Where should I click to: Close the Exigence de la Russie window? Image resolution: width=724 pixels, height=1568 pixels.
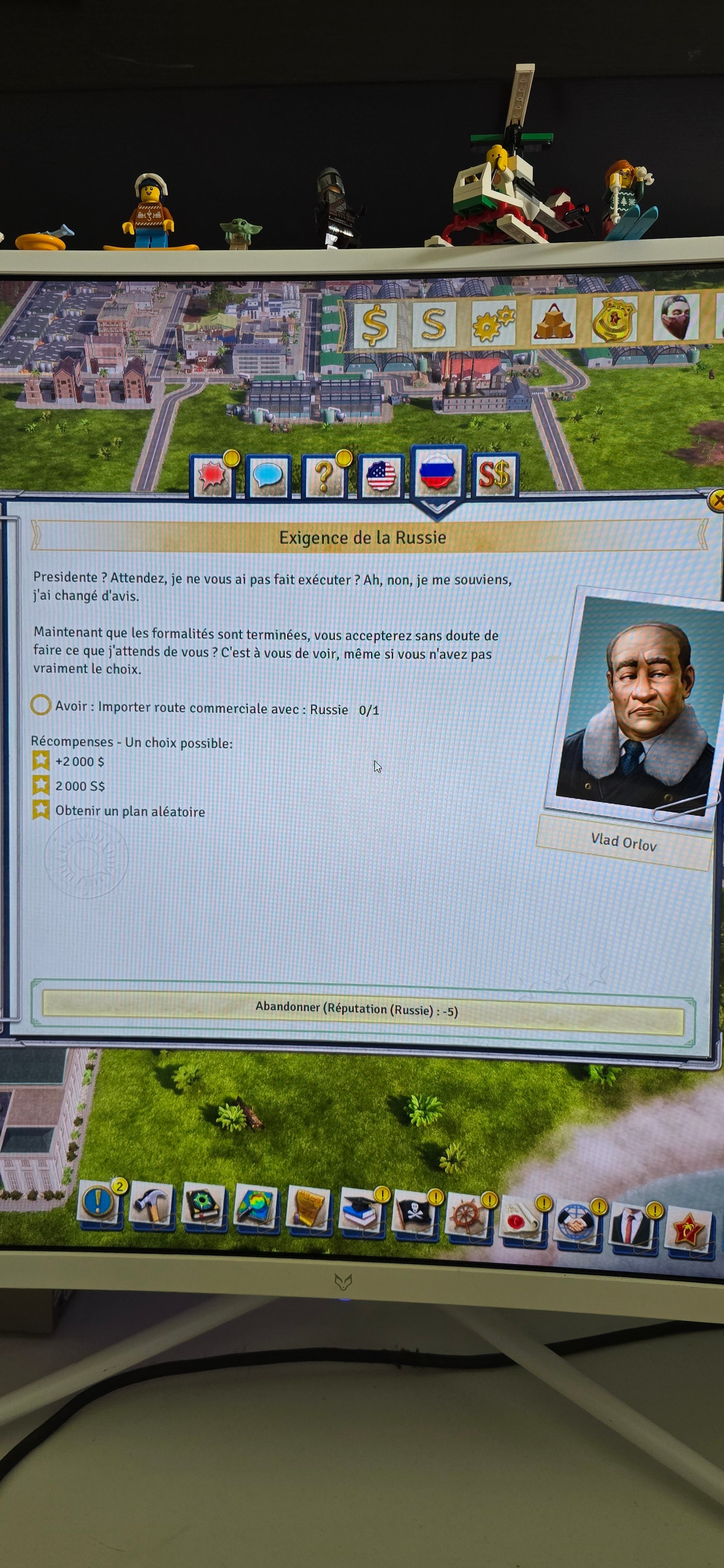pos(717,501)
